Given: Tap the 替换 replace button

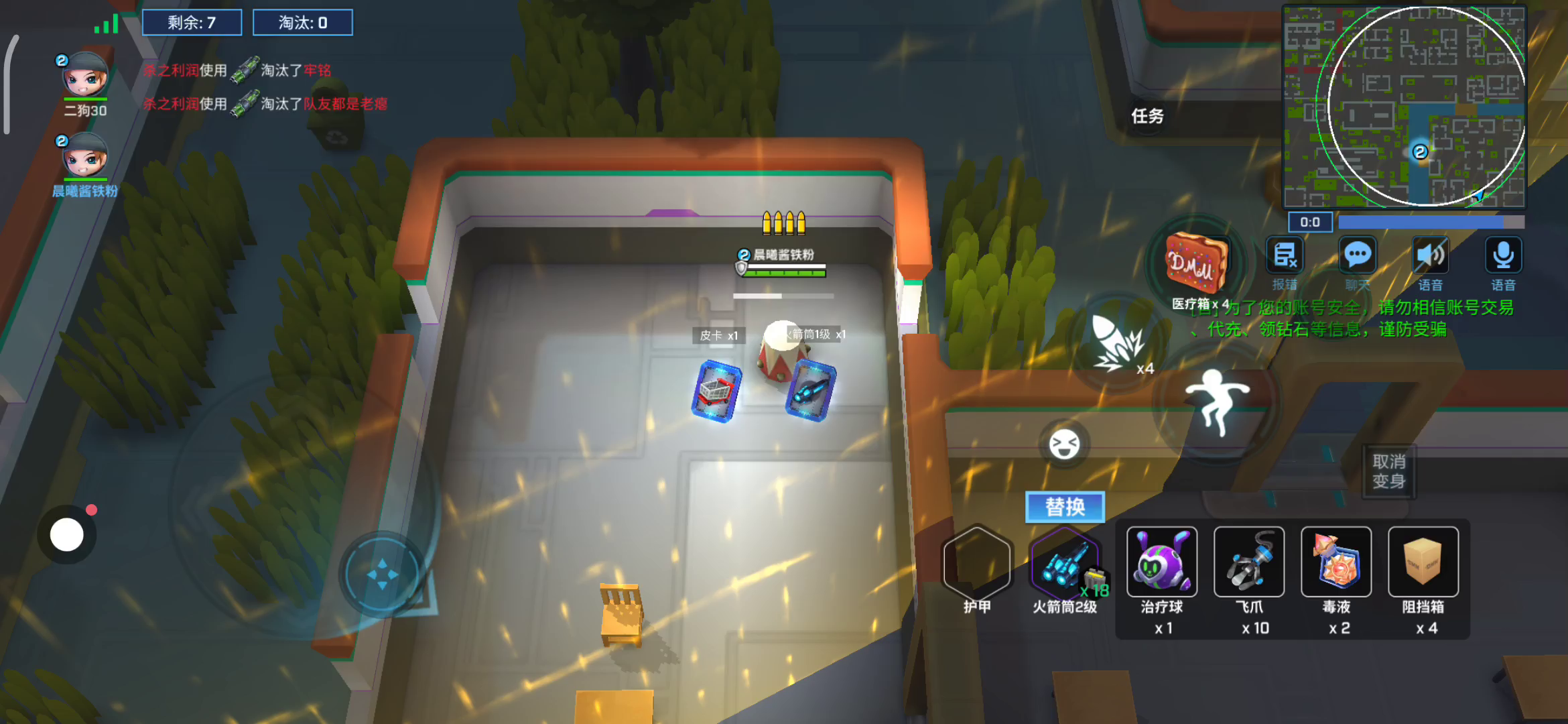Looking at the screenshot, I should [x=1064, y=507].
